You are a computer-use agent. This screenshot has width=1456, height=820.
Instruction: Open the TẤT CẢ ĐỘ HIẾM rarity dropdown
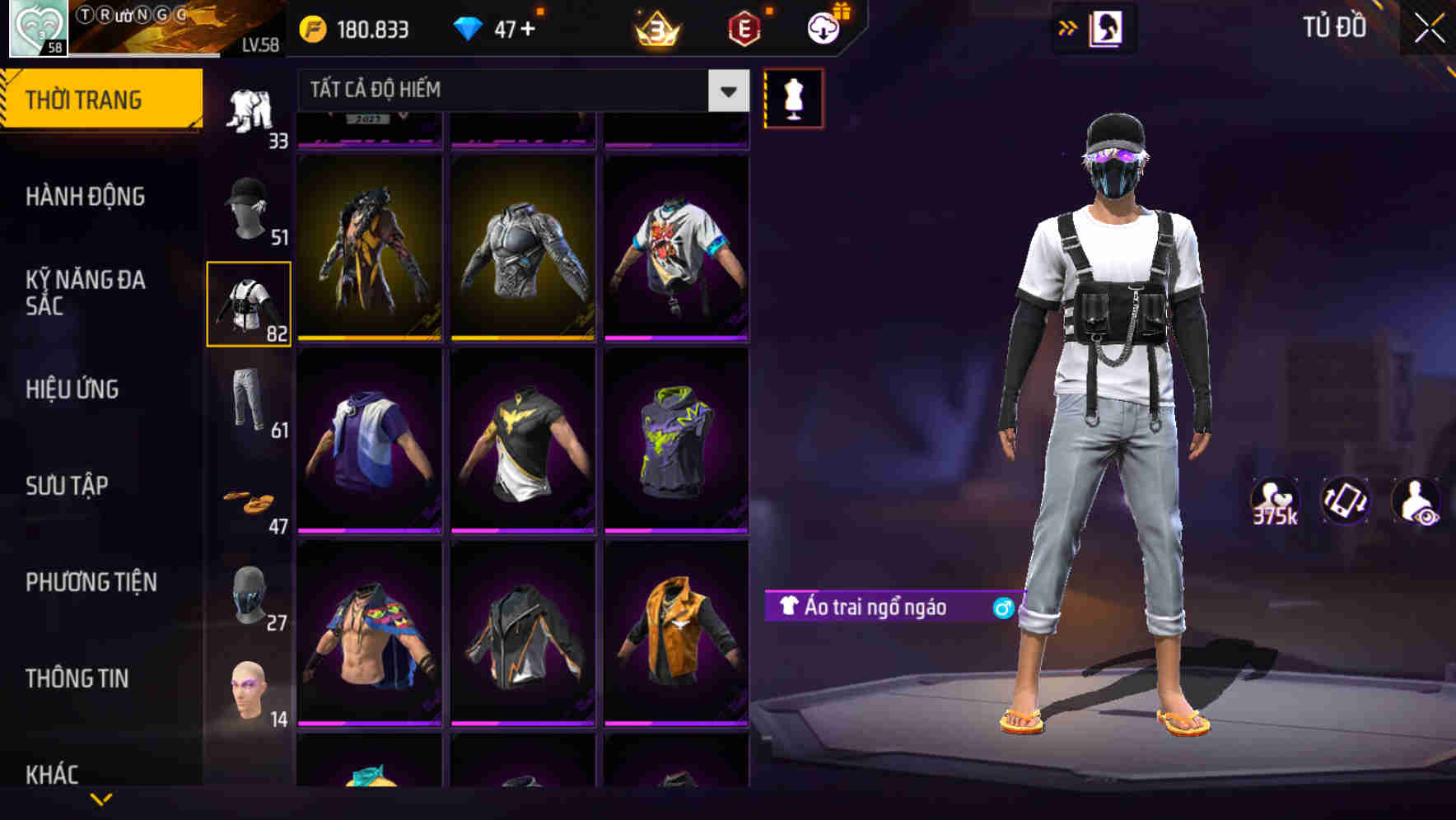(519, 91)
